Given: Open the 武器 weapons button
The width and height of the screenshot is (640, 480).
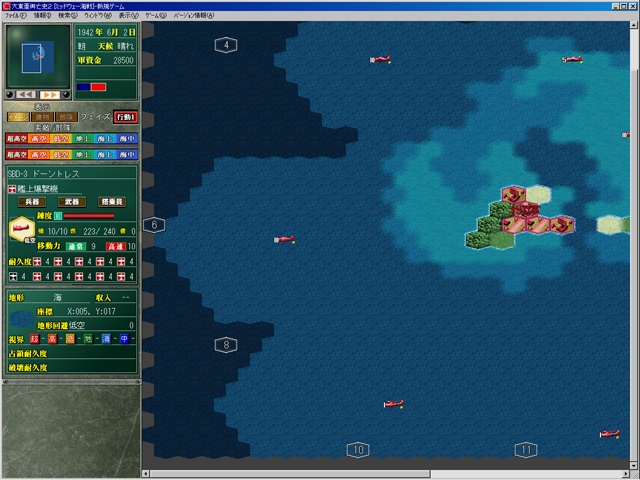Looking at the screenshot, I should [70, 202].
